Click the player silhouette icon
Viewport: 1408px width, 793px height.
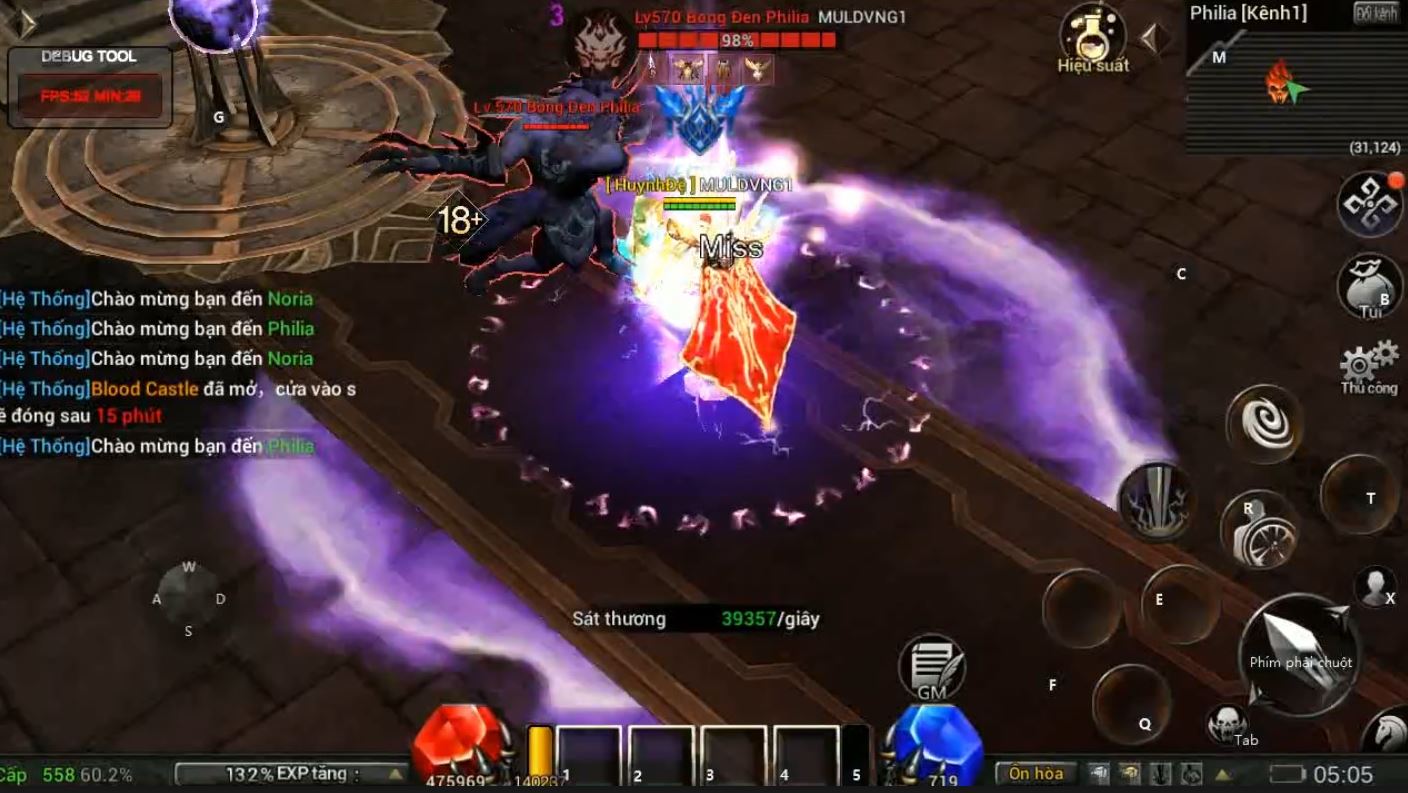1374,587
